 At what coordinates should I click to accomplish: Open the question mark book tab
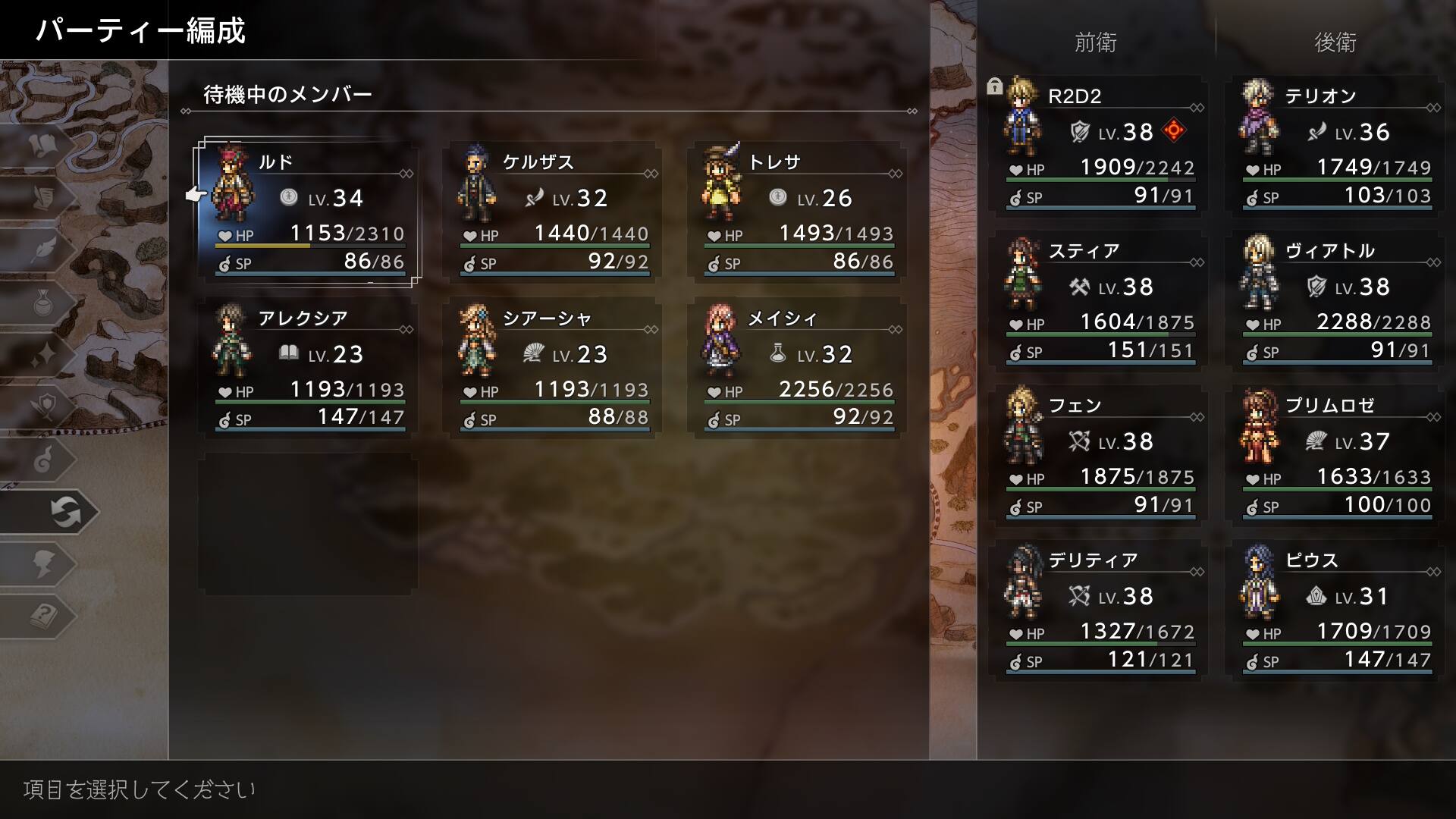point(44,616)
